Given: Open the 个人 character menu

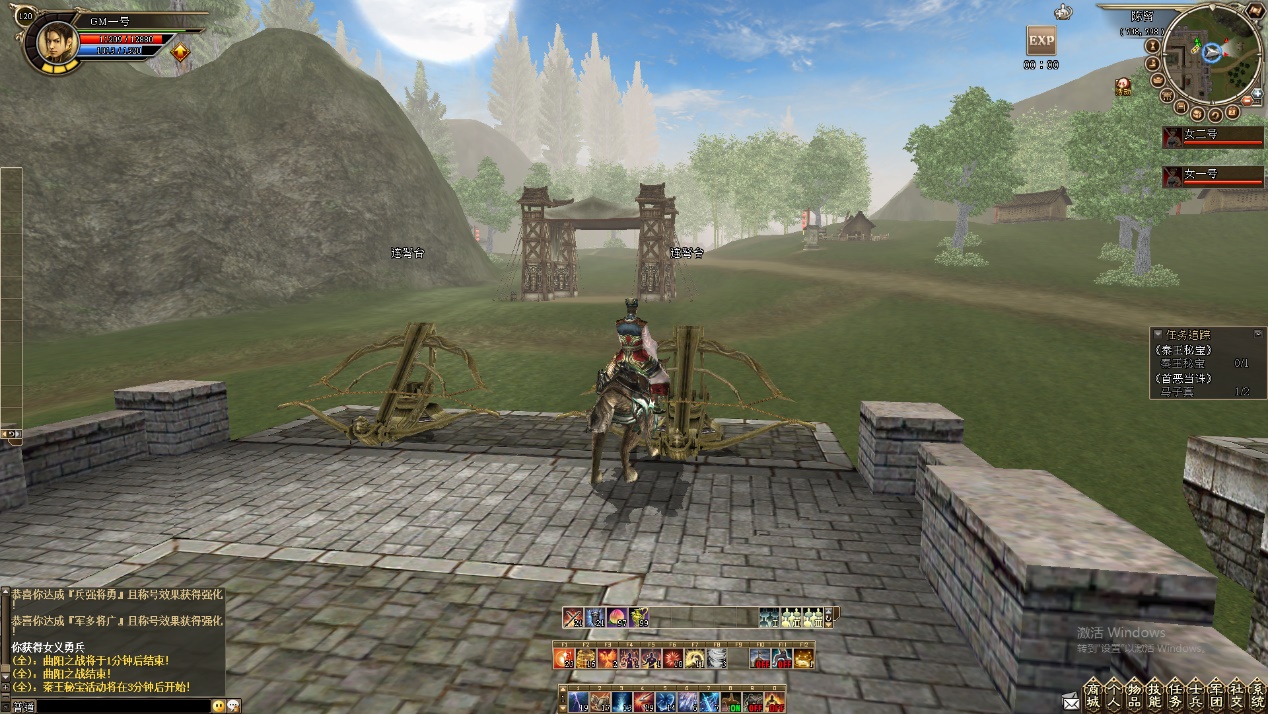Looking at the screenshot, I should click(1113, 695).
